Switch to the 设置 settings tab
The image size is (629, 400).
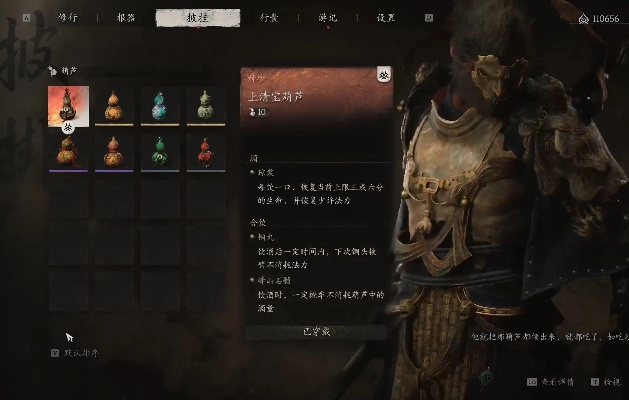coord(386,17)
